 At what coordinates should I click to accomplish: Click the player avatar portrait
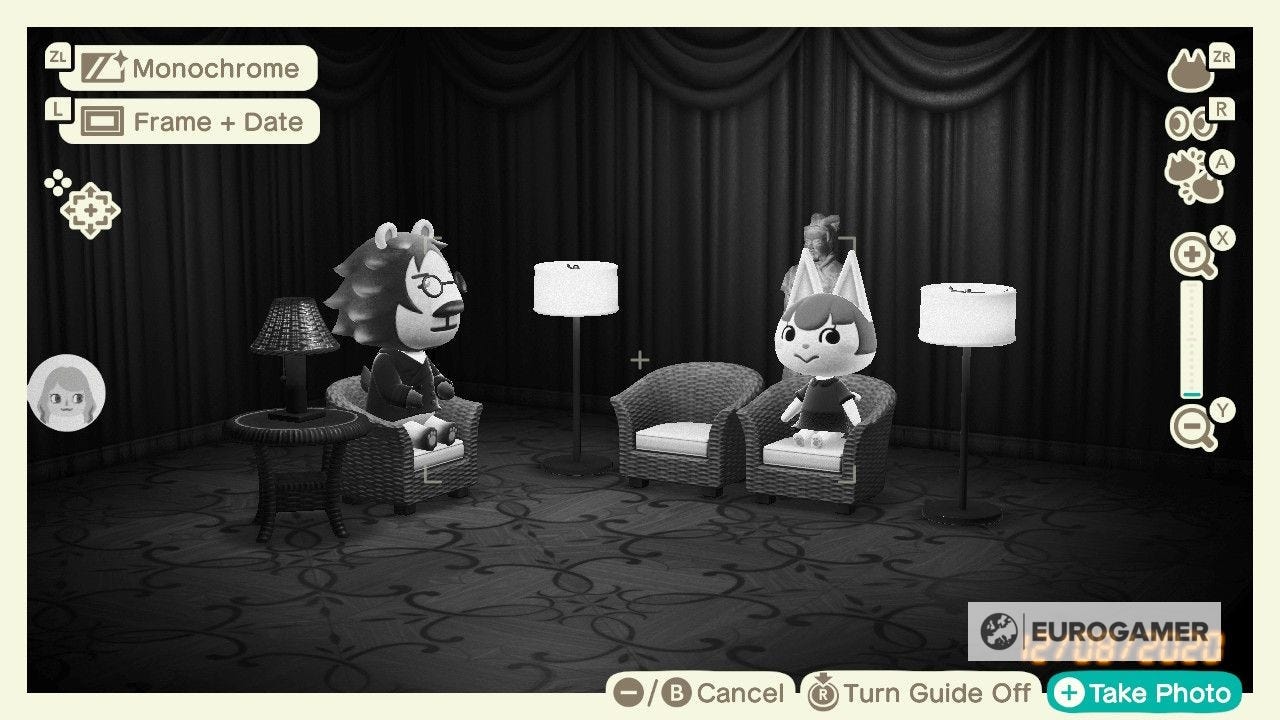coord(67,392)
